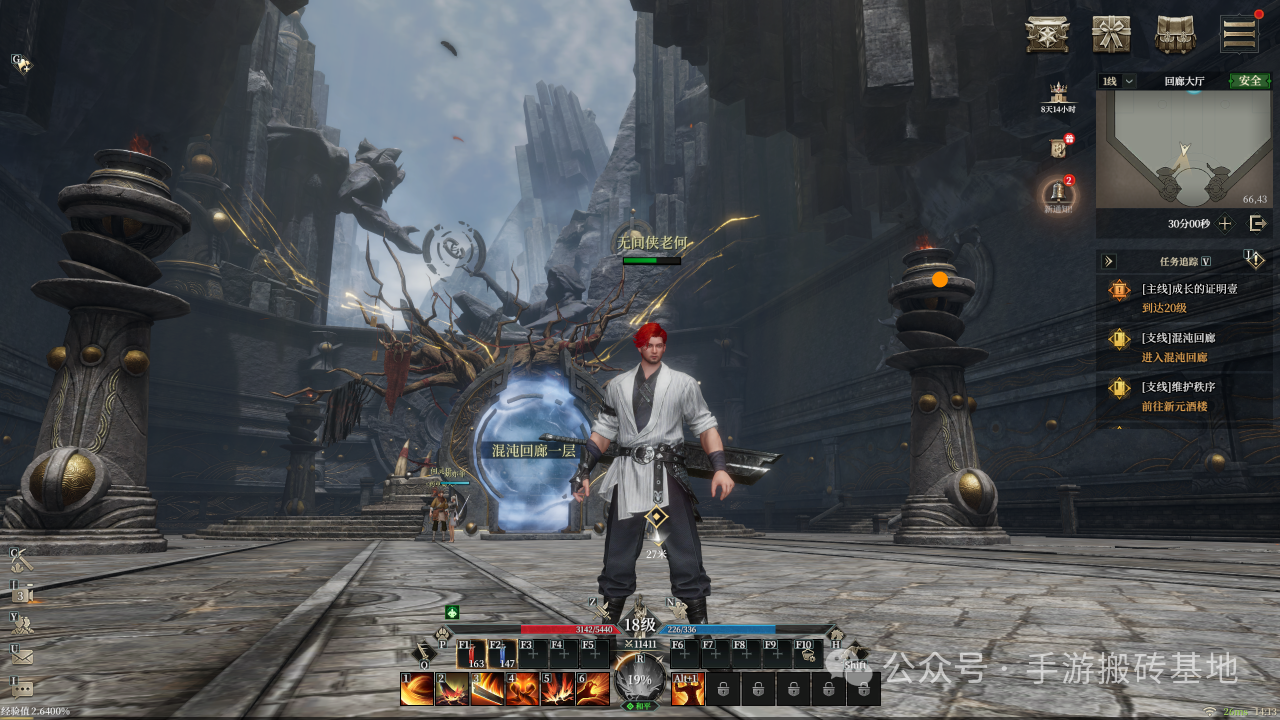Collapse the 任务追踪 quest tracker
Image resolution: width=1280 pixels, height=720 pixels.
[x=1108, y=261]
